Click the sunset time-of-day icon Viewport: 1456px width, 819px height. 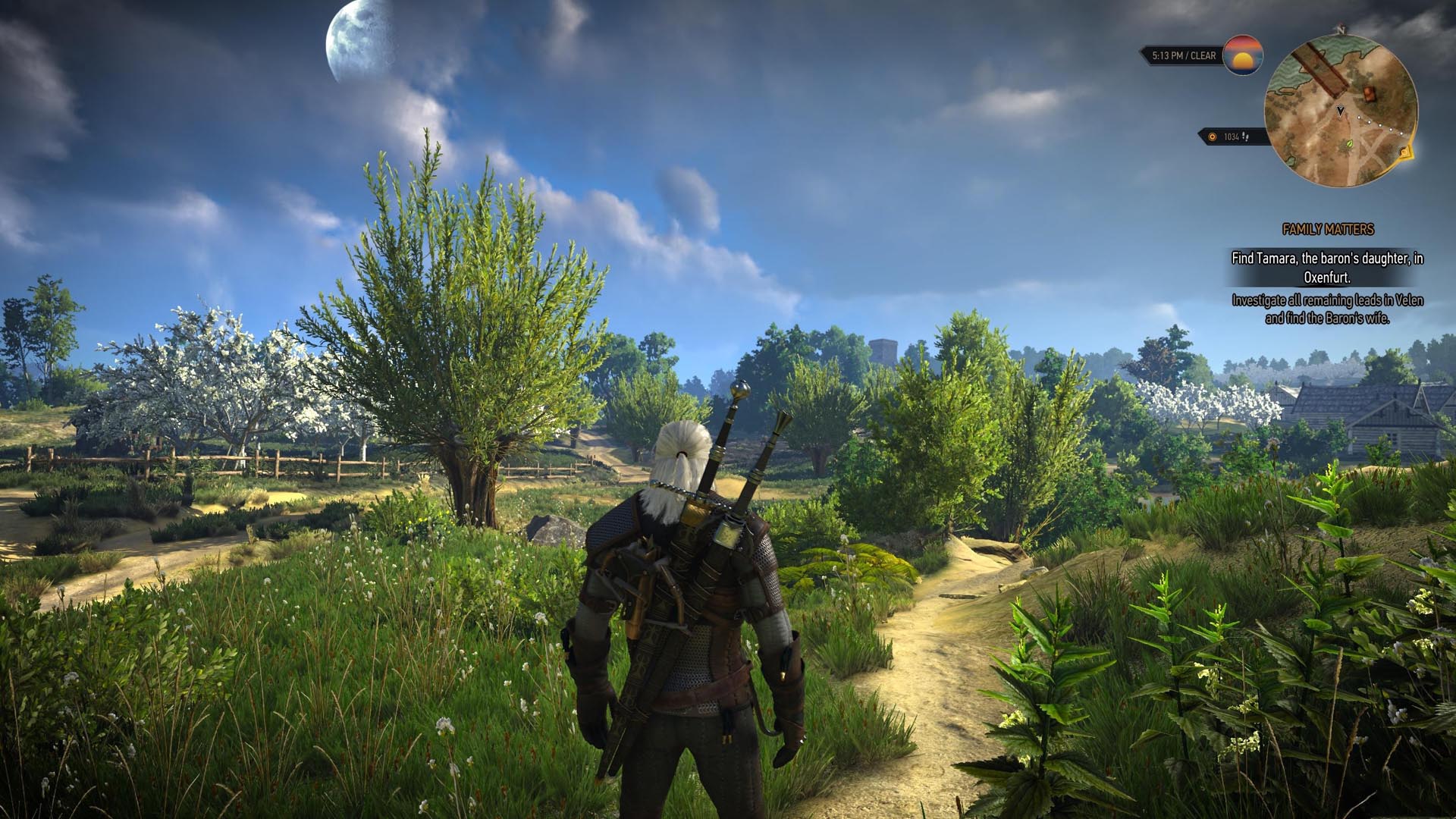tap(1243, 55)
